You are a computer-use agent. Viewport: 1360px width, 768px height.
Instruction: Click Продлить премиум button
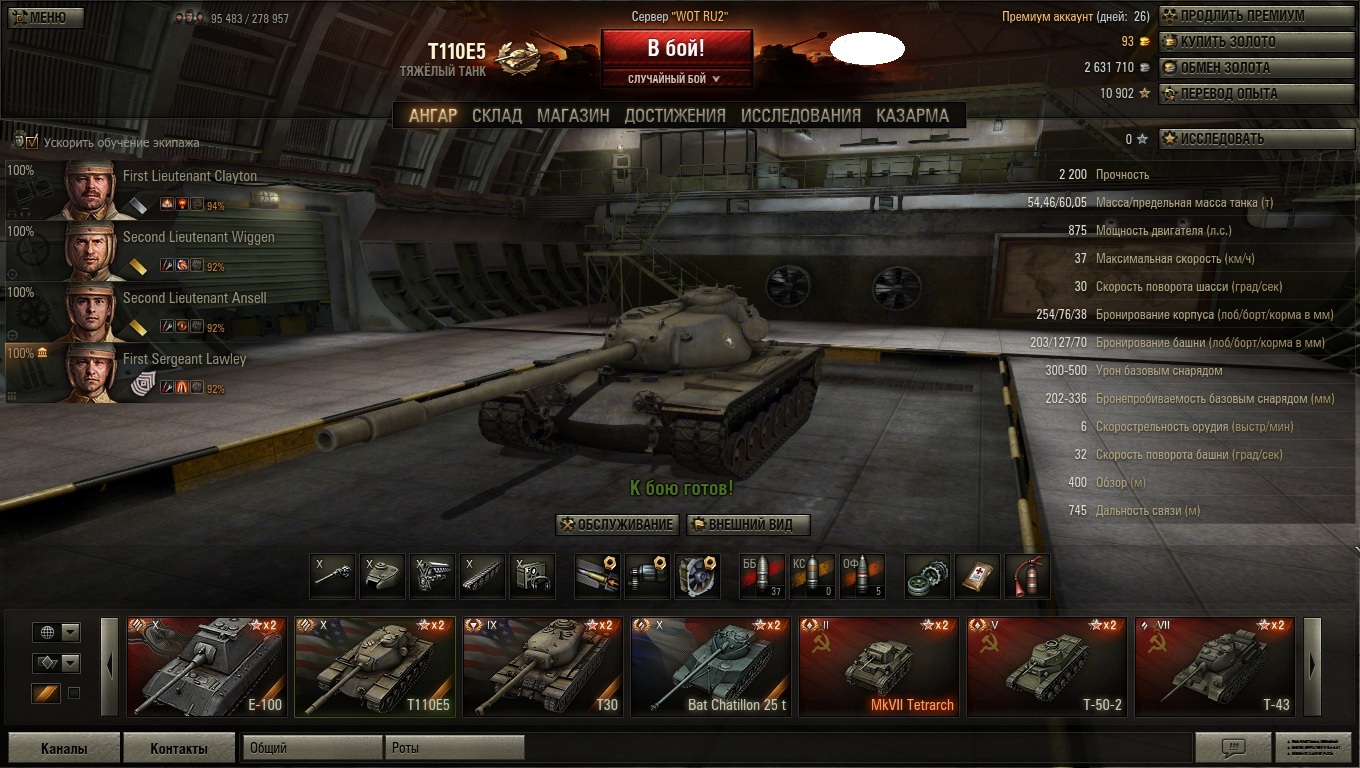[1256, 16]
